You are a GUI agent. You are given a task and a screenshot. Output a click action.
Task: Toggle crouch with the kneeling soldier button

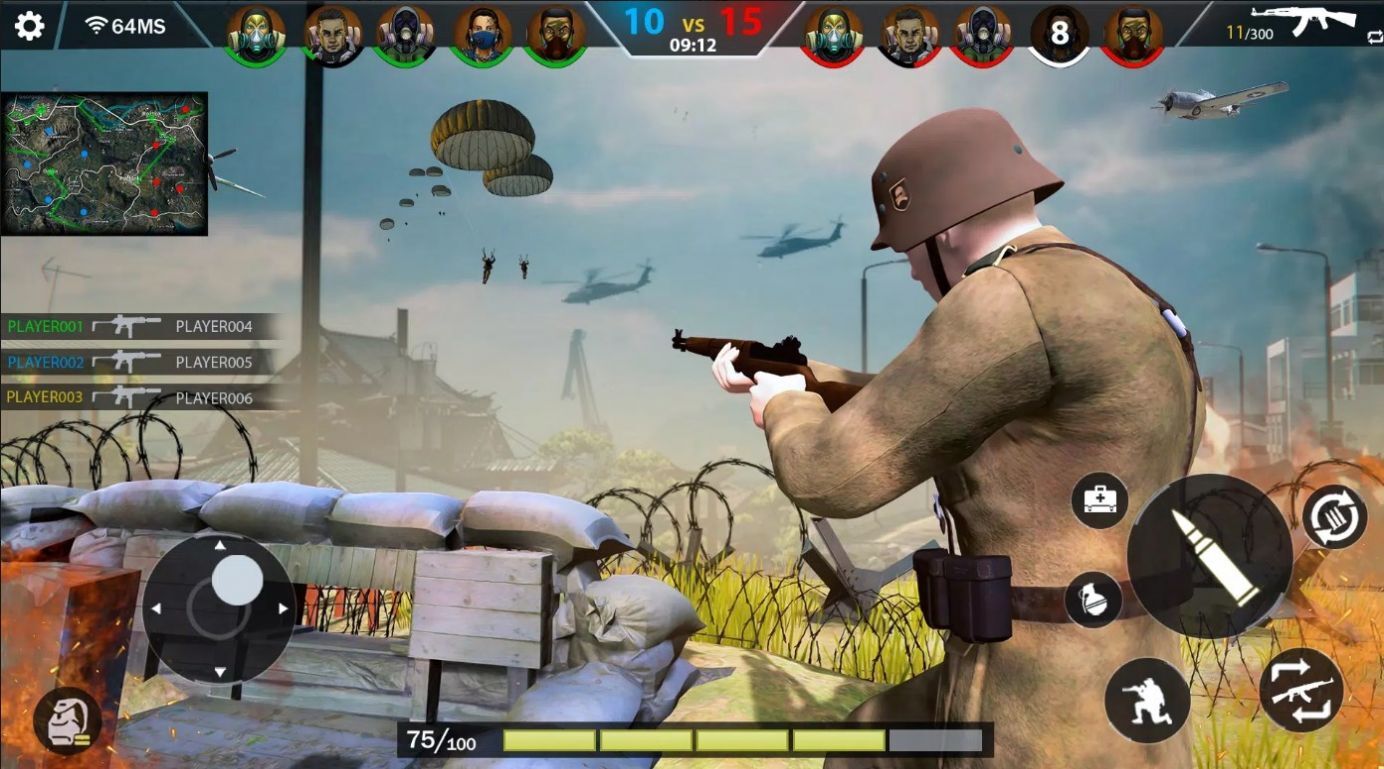tap(1146, 700)
